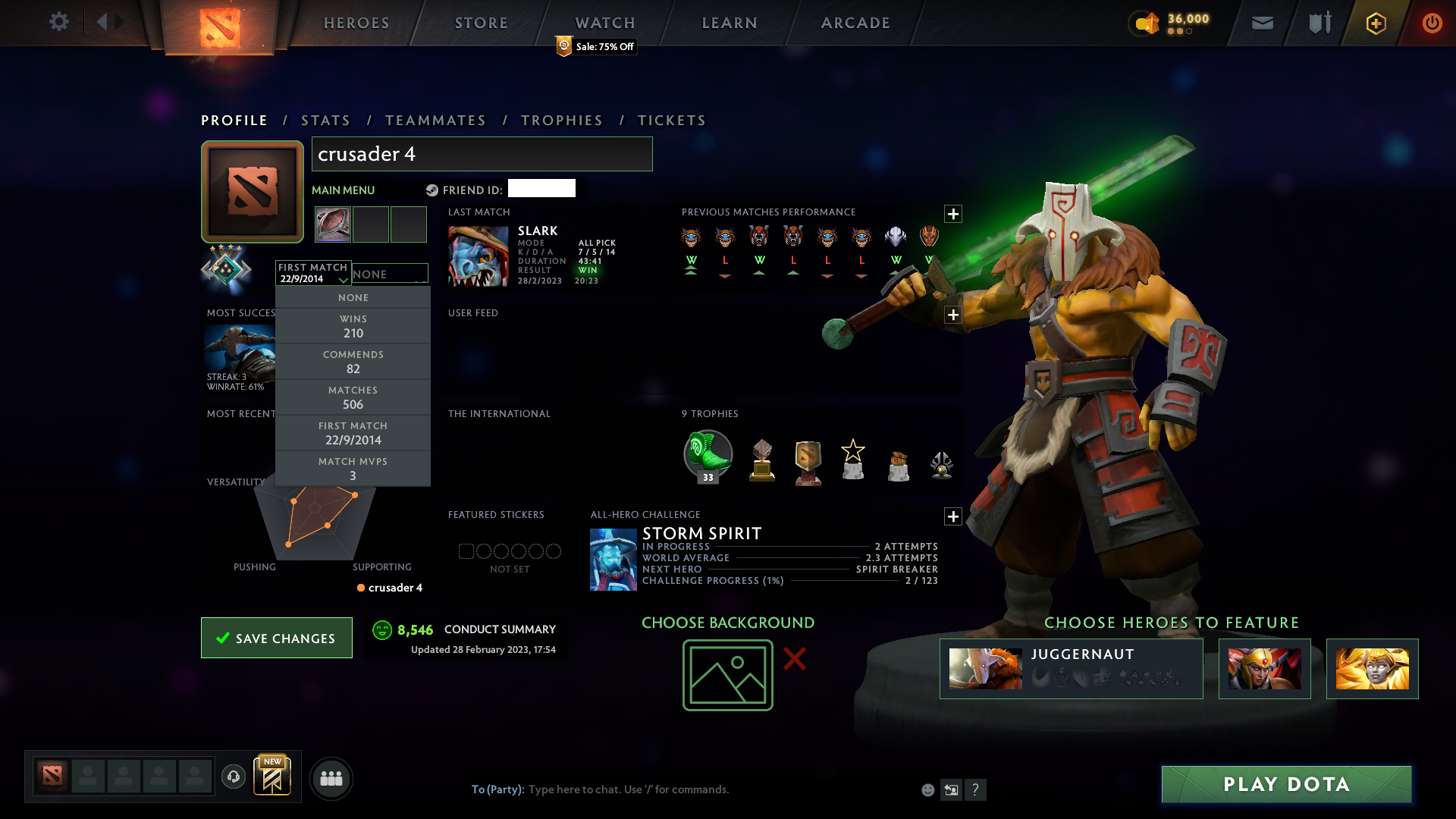Select the Juggernaut featured hero card
Viewport: 1456px width, 819px height.
1071,668
